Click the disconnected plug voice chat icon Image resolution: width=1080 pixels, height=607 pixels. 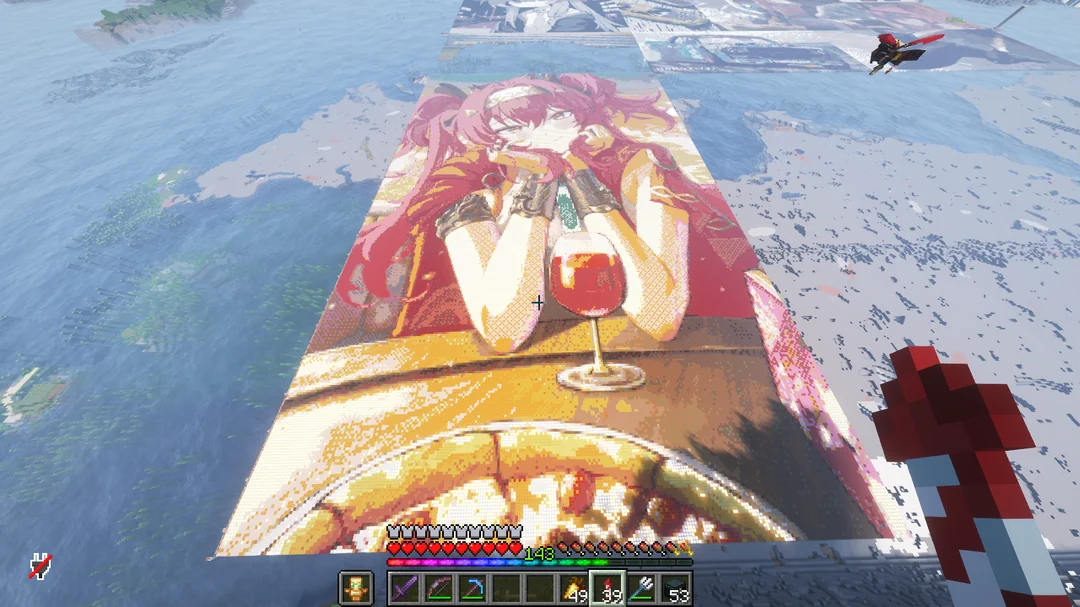tap(40, 567)
